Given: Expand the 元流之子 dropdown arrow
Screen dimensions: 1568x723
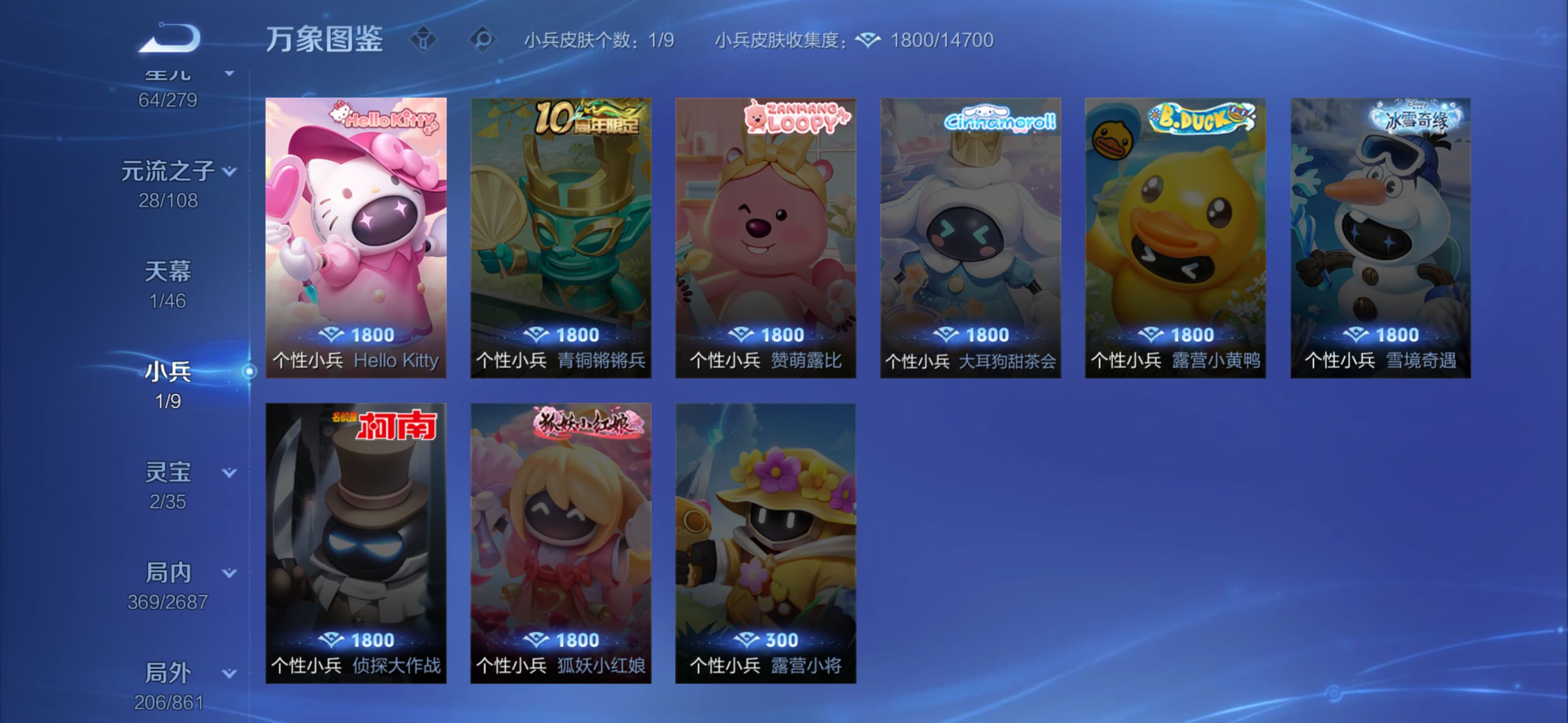Looking at the screenshot, I should tap(229, 172).
